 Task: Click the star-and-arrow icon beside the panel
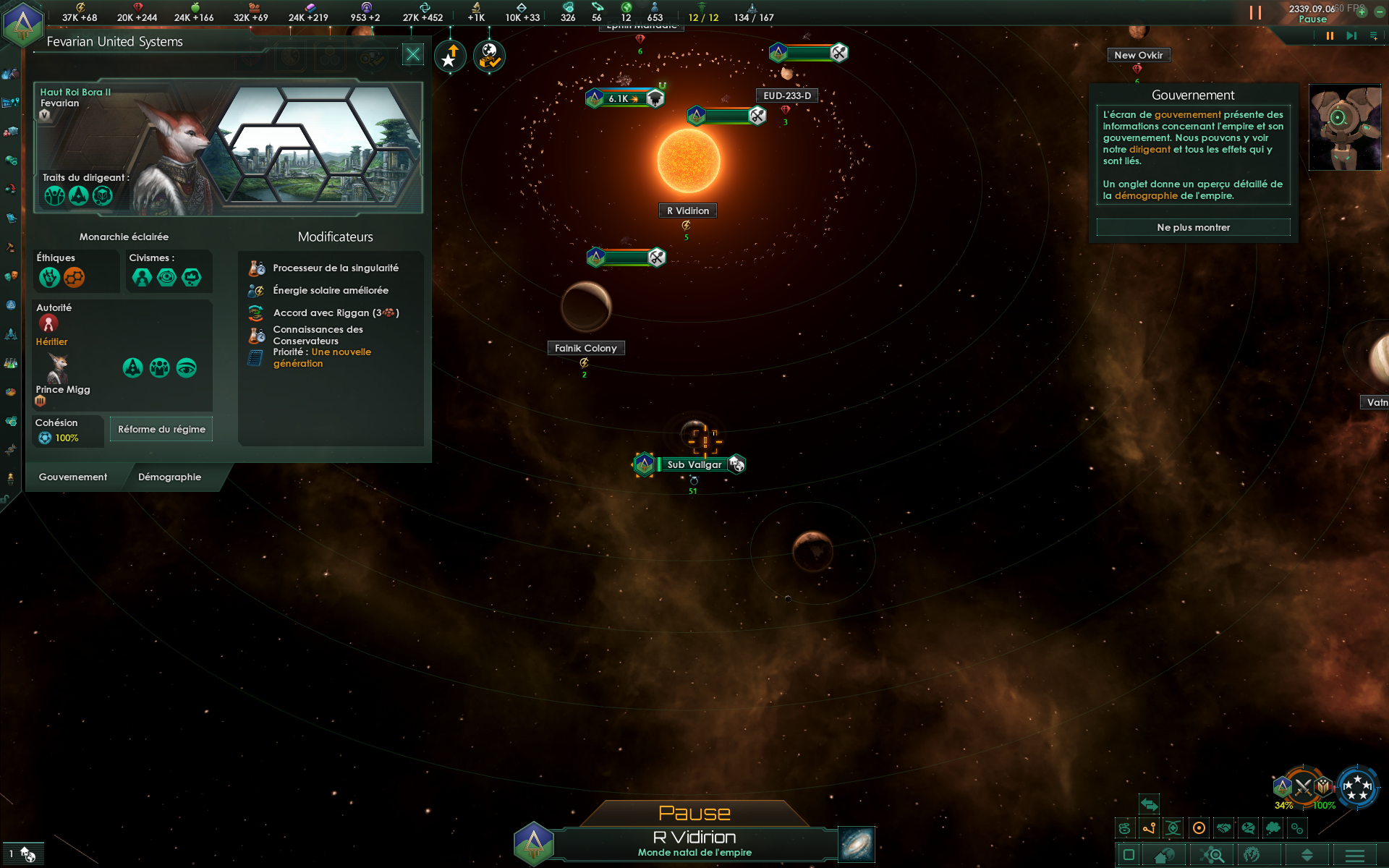450,56
